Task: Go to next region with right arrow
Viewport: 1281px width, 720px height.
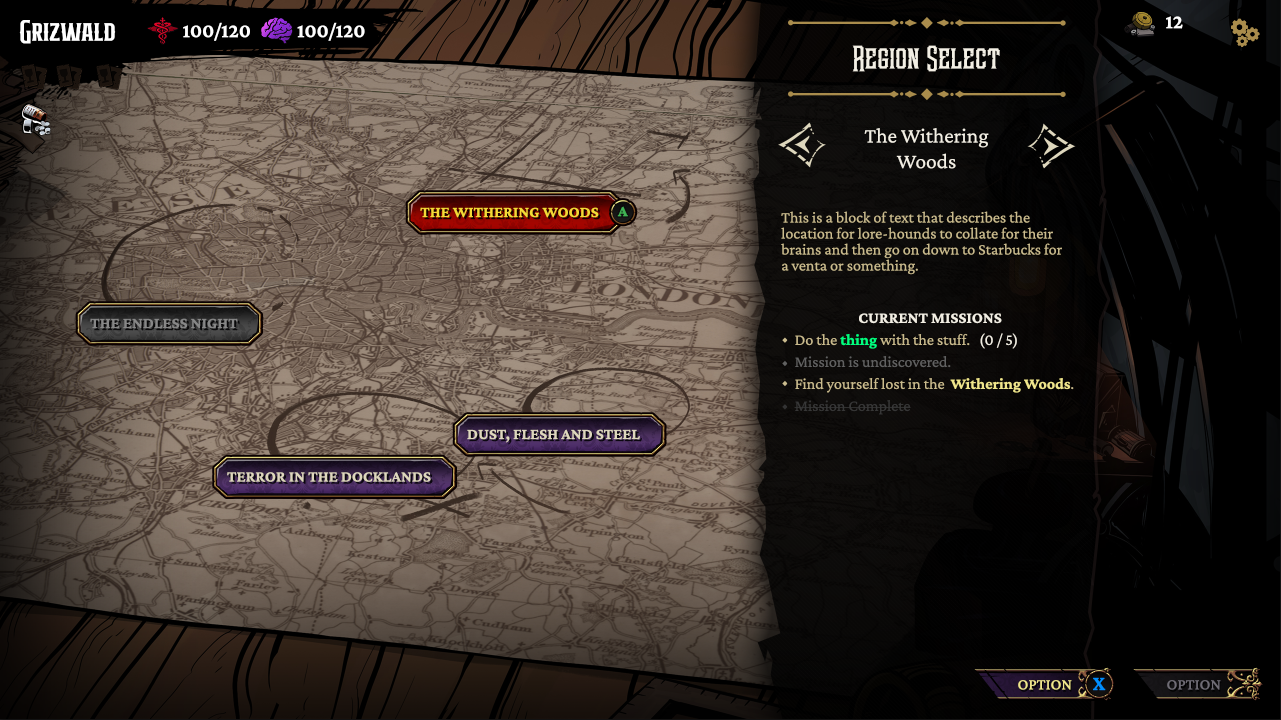Action: (x=1050, y=146)
